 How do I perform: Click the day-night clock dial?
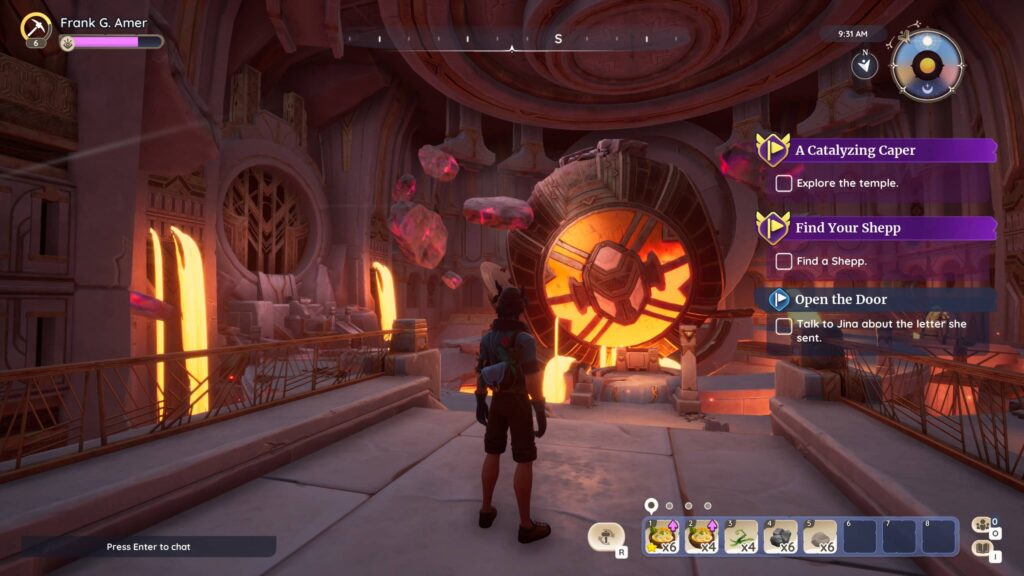coord(927,66)
